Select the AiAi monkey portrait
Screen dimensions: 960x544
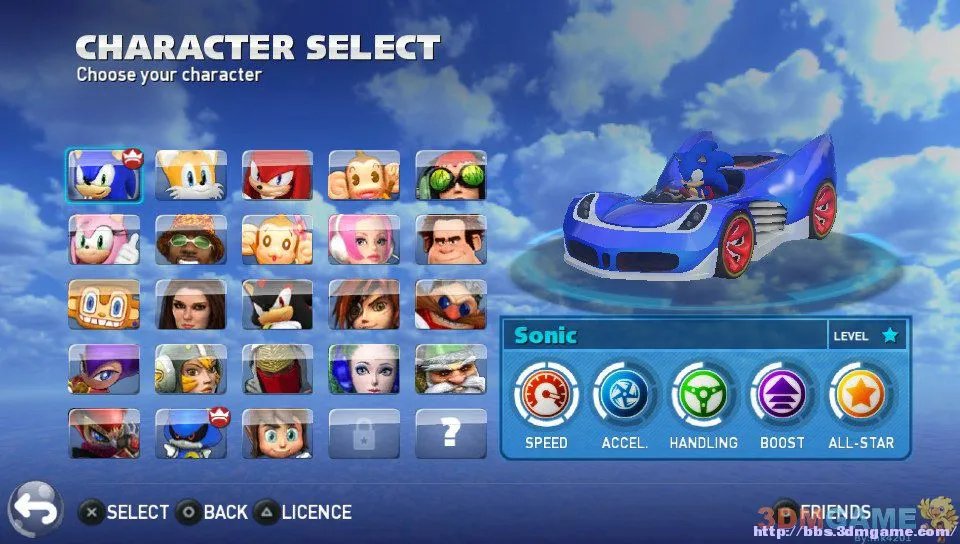coord(365,176)
